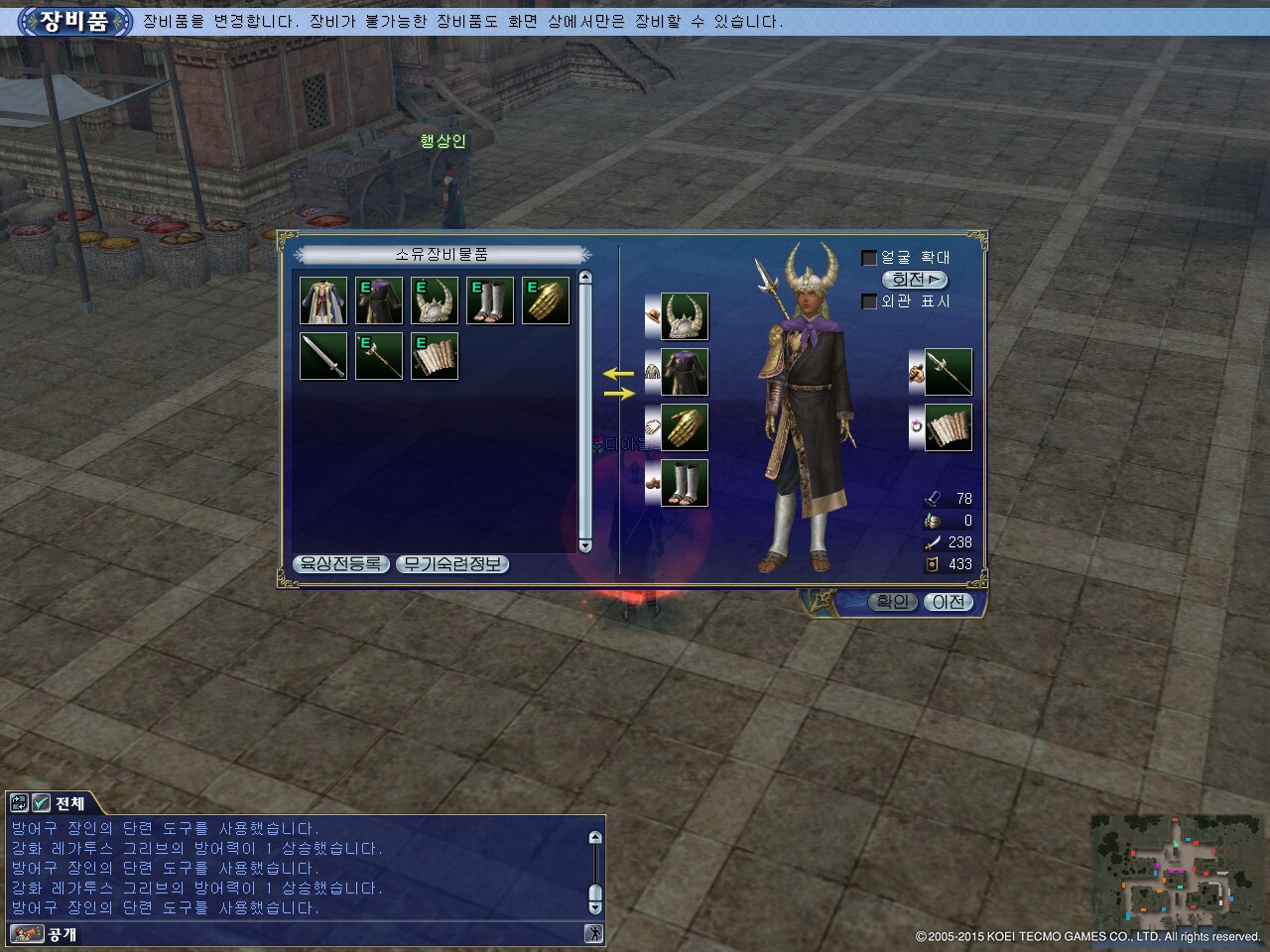Click the equipped feet slot's silver boots
Viewport: 1270px width, 952px height.
click(x=685, y=483)
